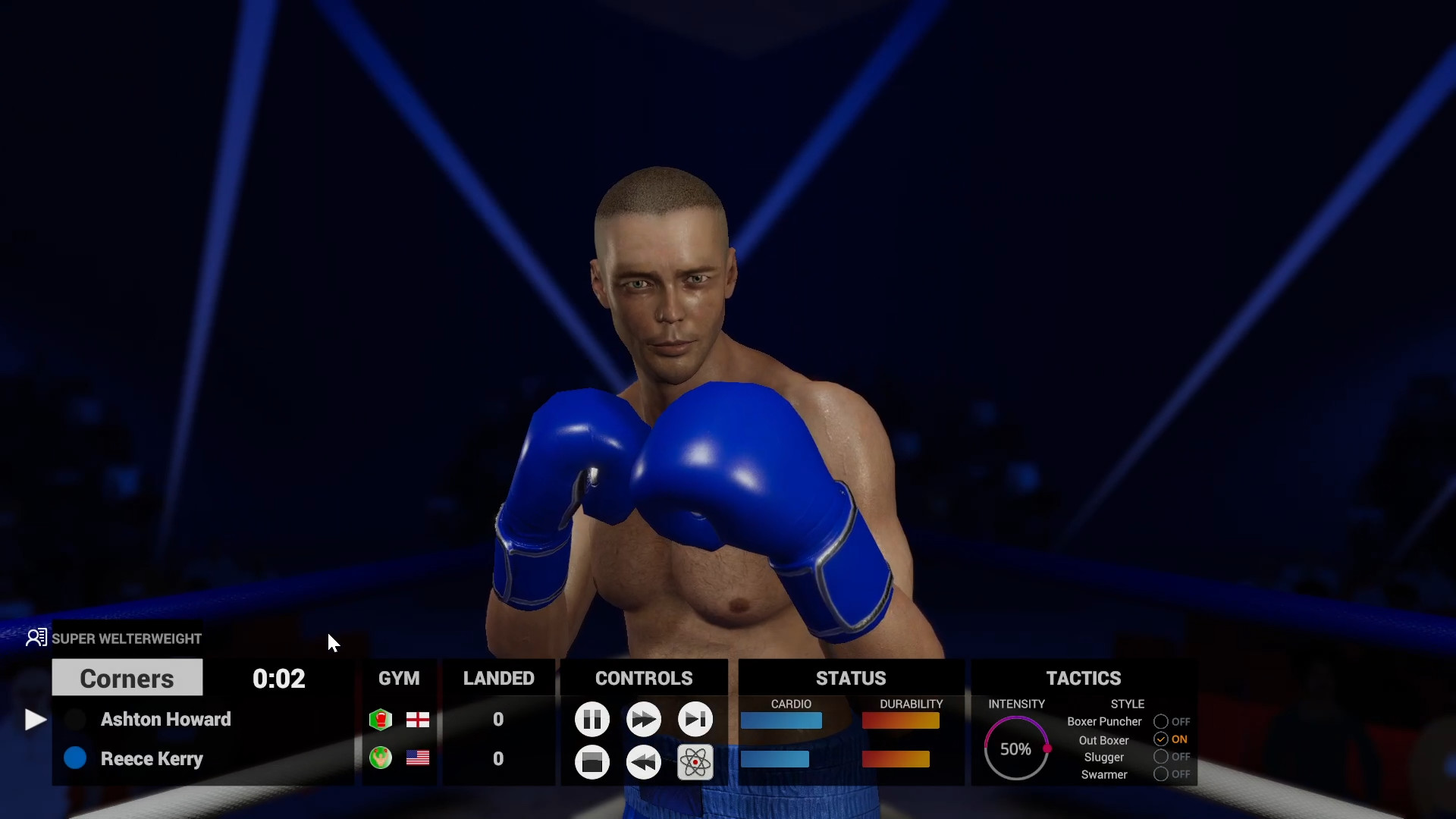Image resolution: width=1456 pixels, height=819 pixels.
Task: Select the stop control
Action: 592,762
